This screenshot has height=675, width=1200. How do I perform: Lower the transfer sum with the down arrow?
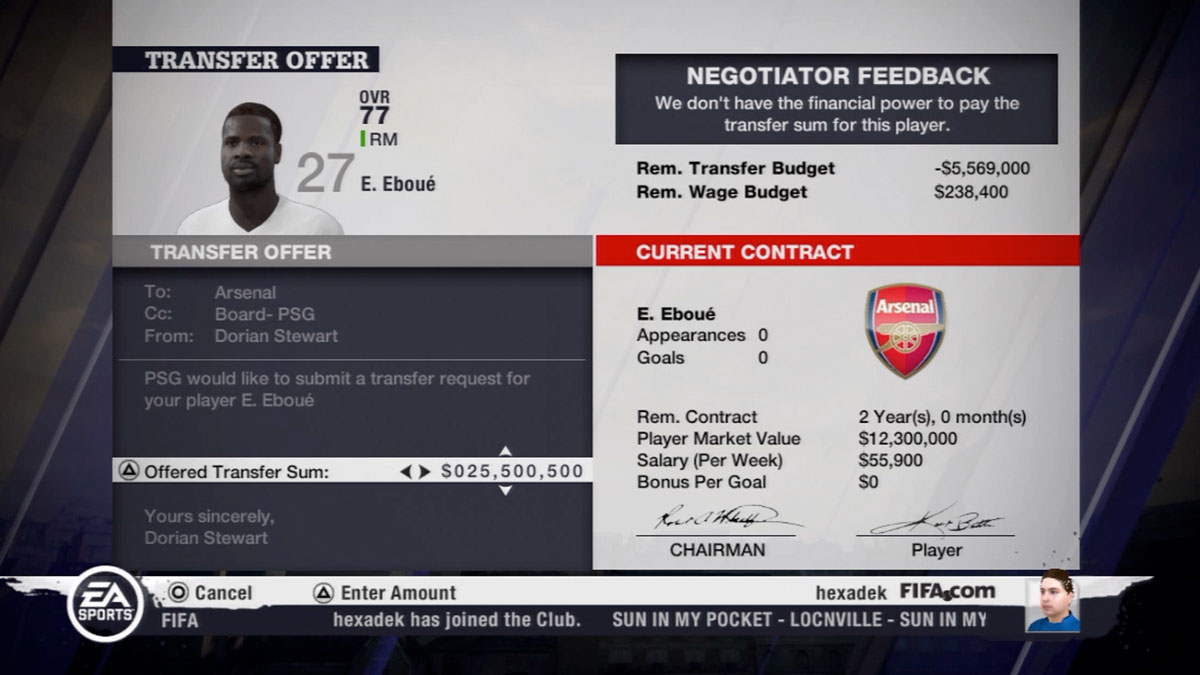pos(505,490)
